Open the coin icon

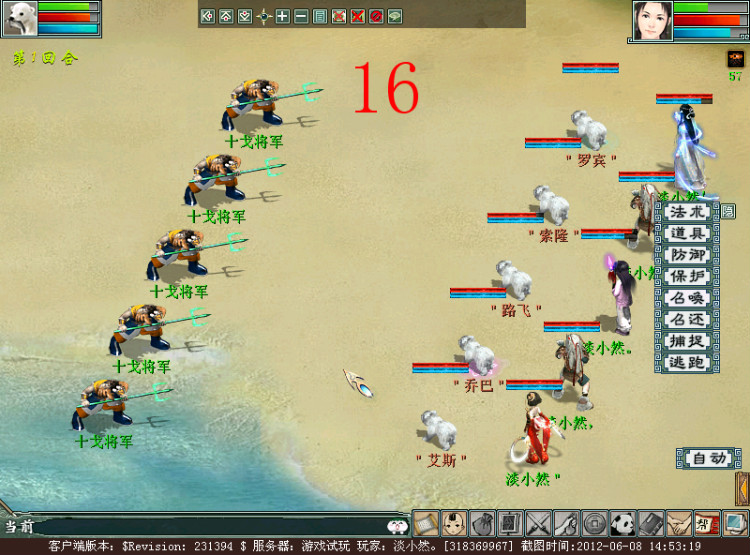point(595,523)
